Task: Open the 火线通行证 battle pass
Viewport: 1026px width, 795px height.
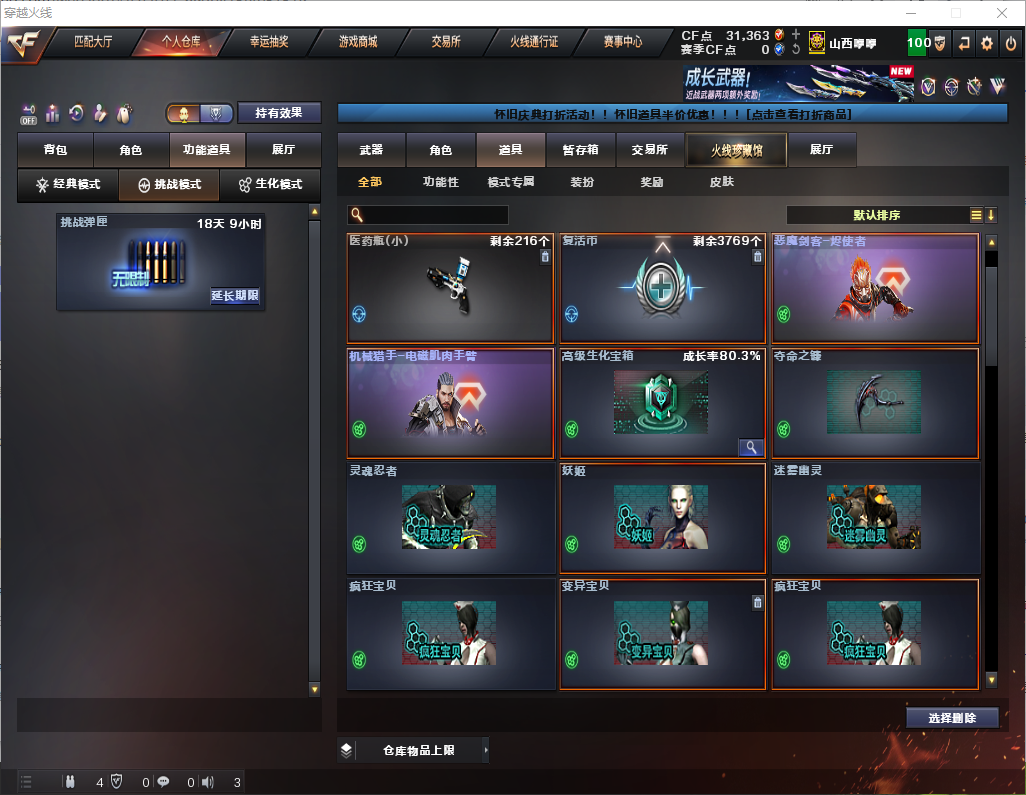Action: click(534, 42)
